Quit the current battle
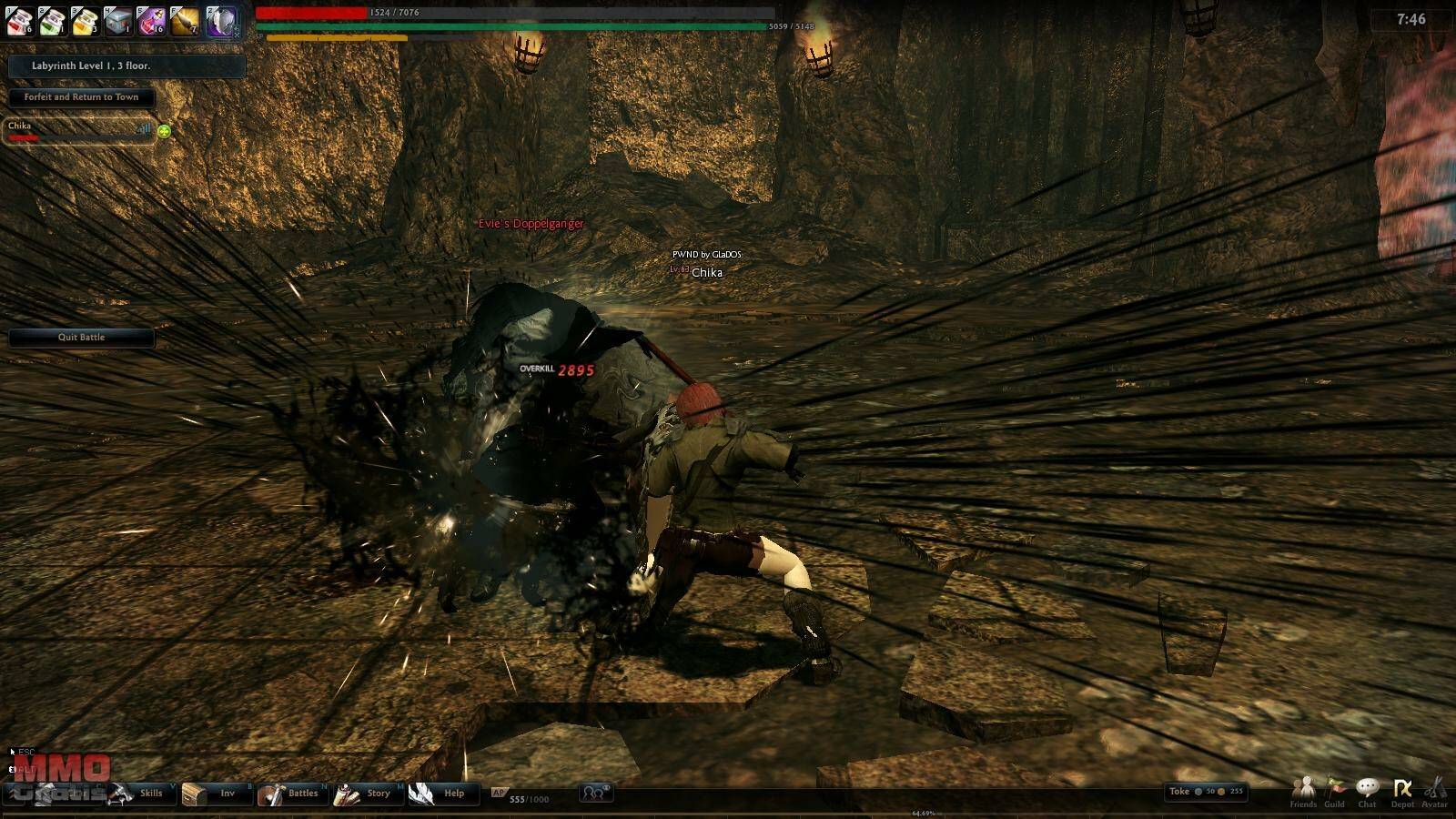The width and height of the screenshot is (1456, 819). tap(81, 338)
